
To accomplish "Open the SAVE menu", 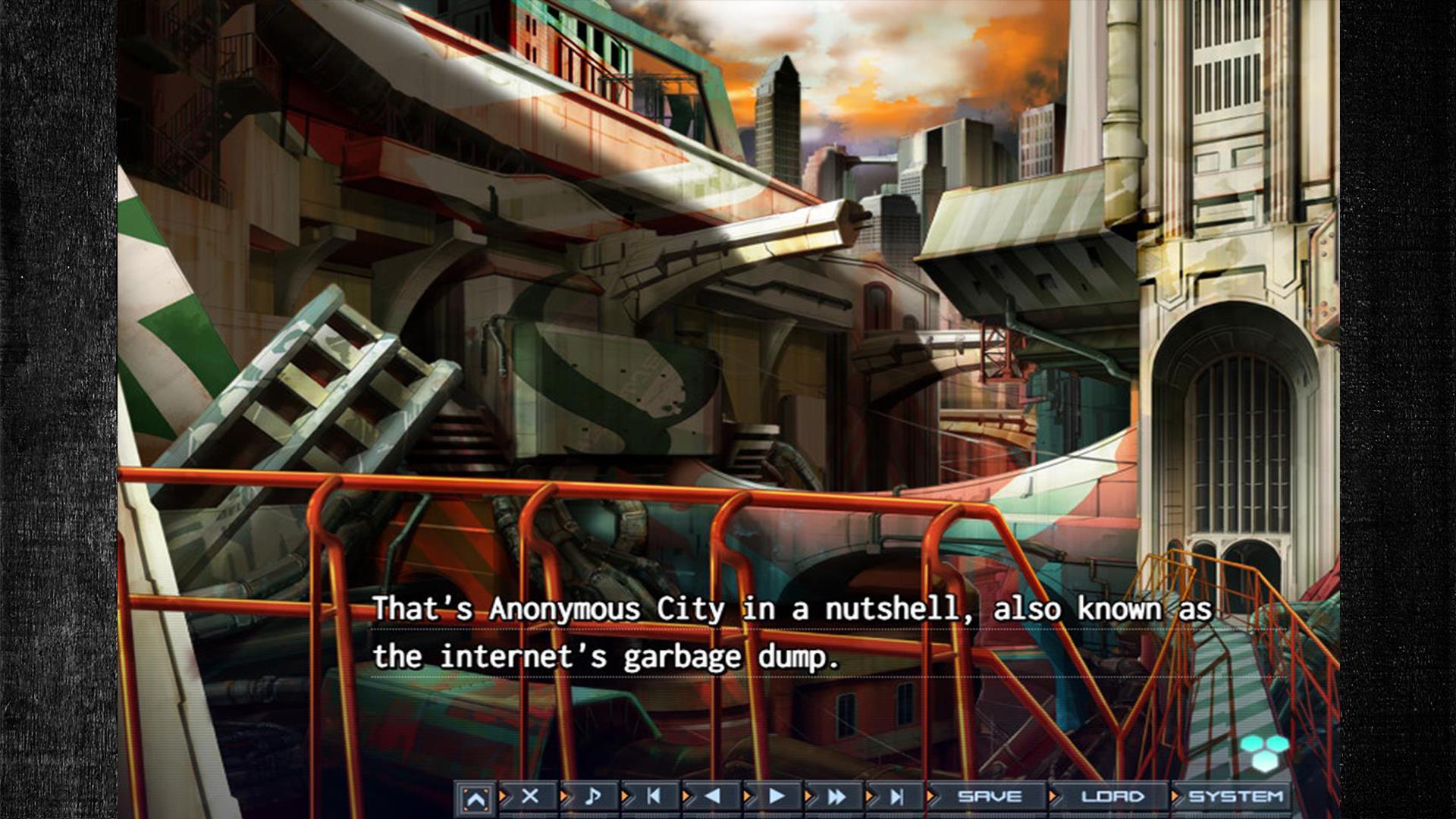I will coord(989,796).
